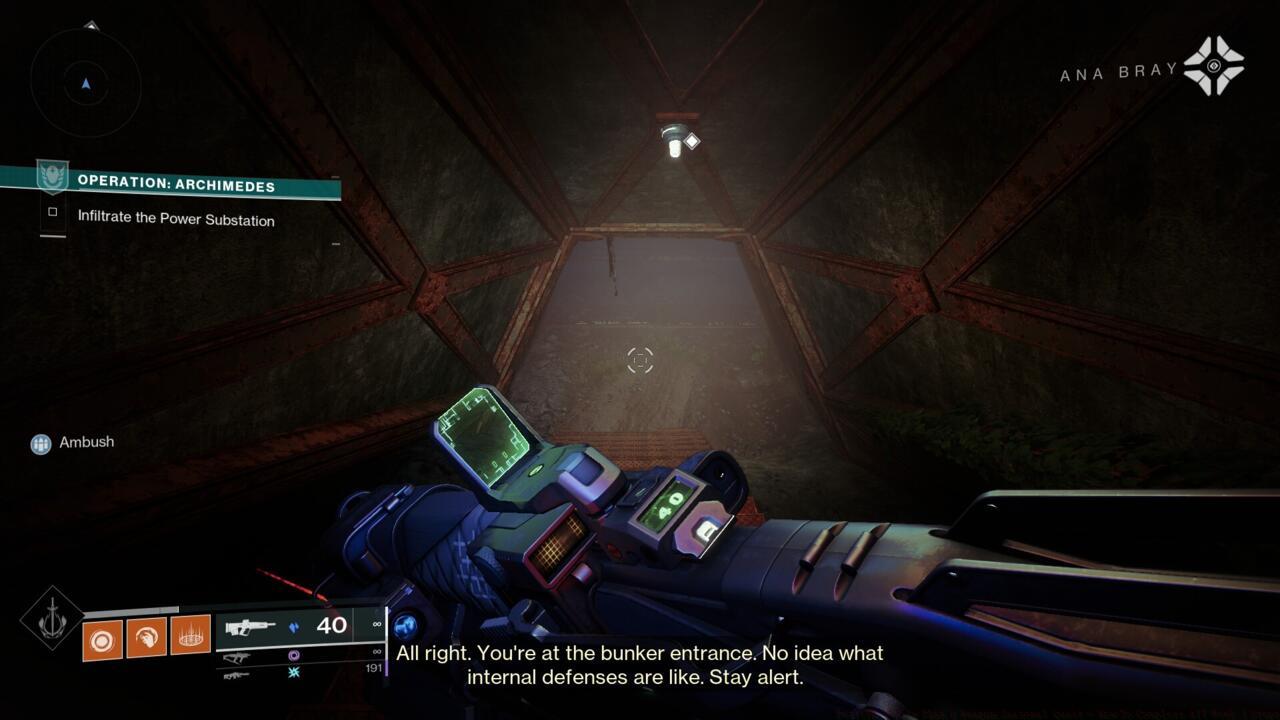This screenshot has height=720, width=1280.
Task: Click the Infiltrate the Power Substation objective text
Action: click(x=176, y=221)
